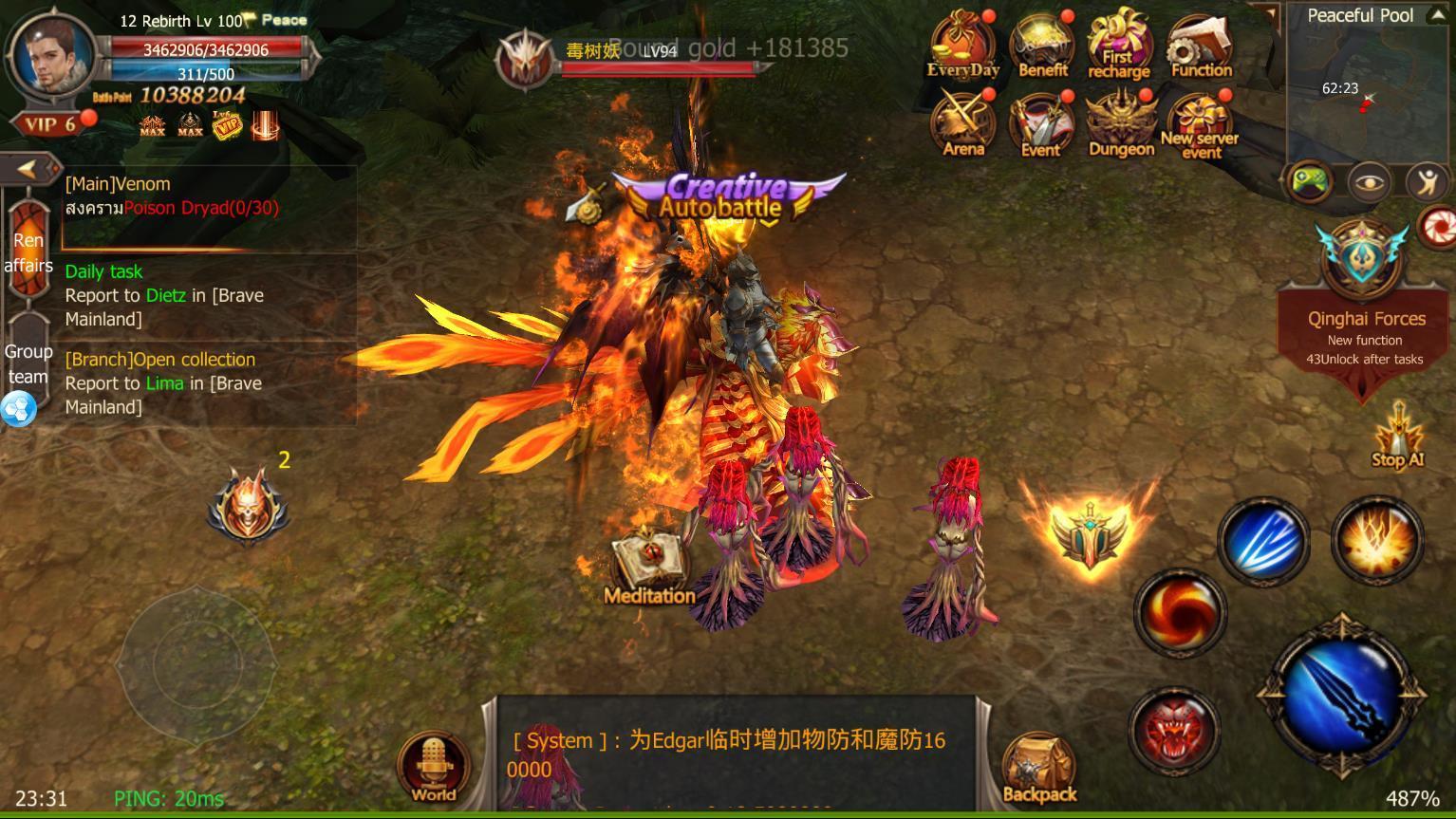
Task: Select the [Main]Venom quest entry
Action: click(x=117, y=183)
